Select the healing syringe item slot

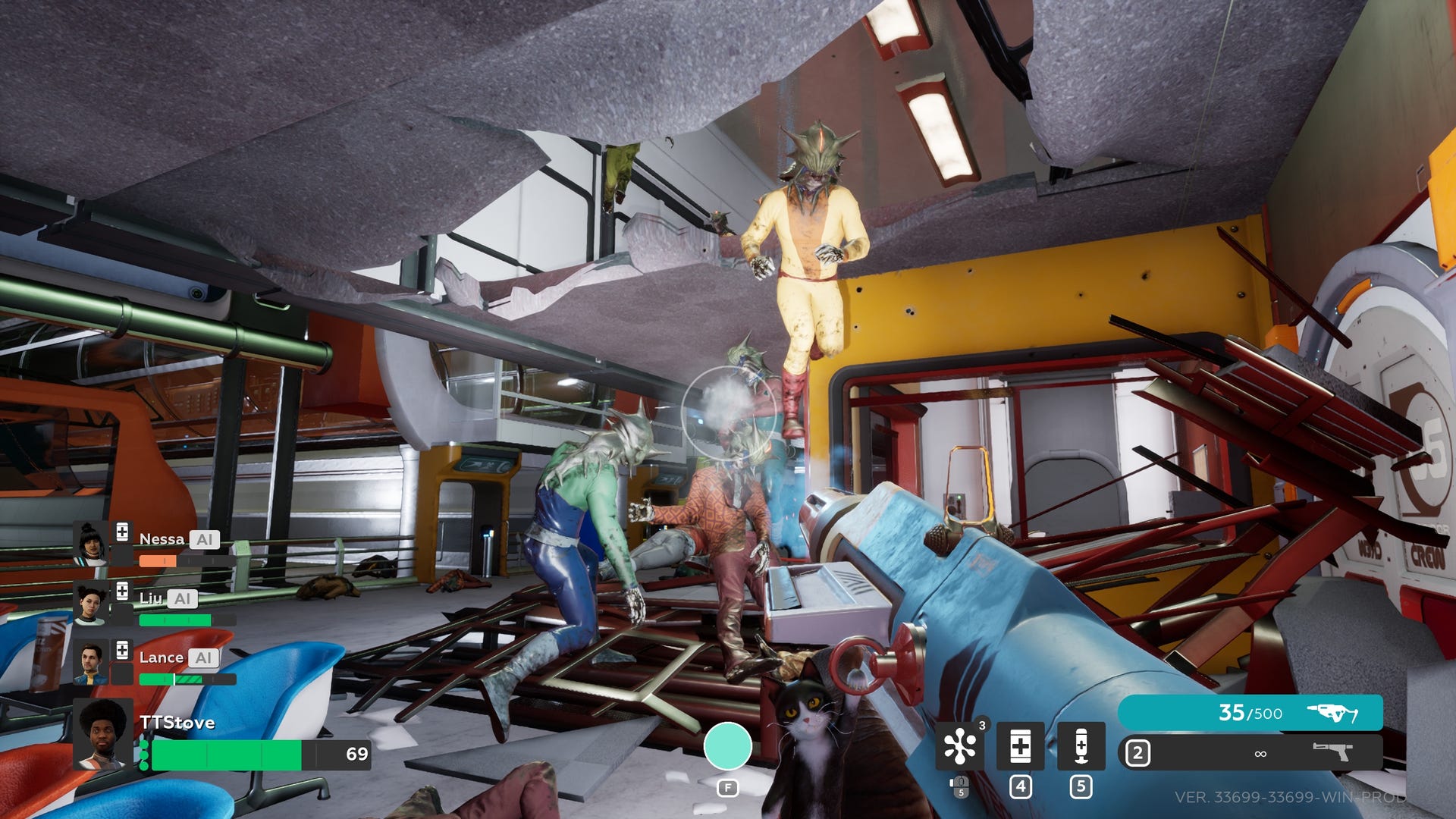coord(1081,746)
